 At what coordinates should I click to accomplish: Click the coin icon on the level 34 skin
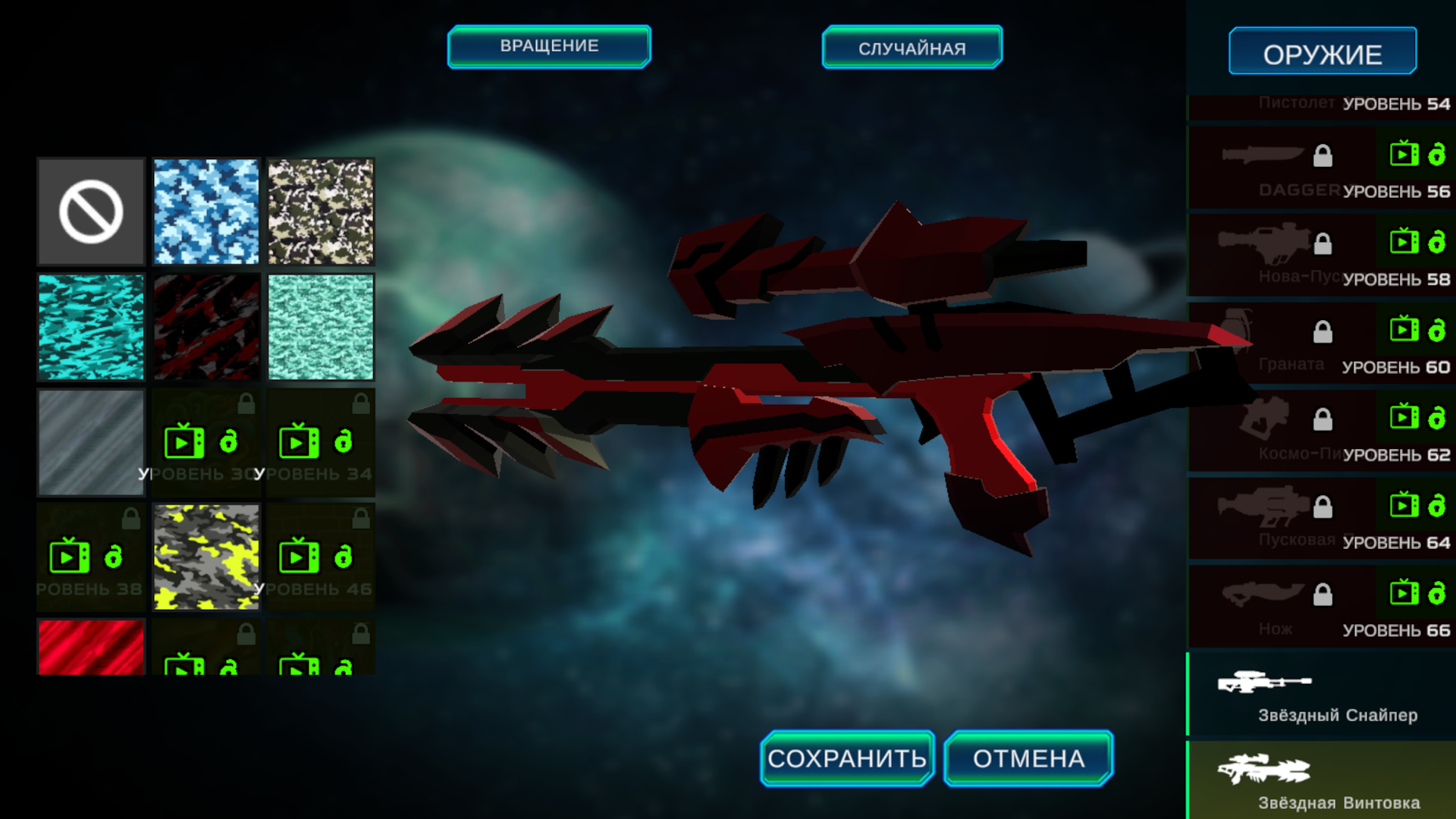pos(343,442)
